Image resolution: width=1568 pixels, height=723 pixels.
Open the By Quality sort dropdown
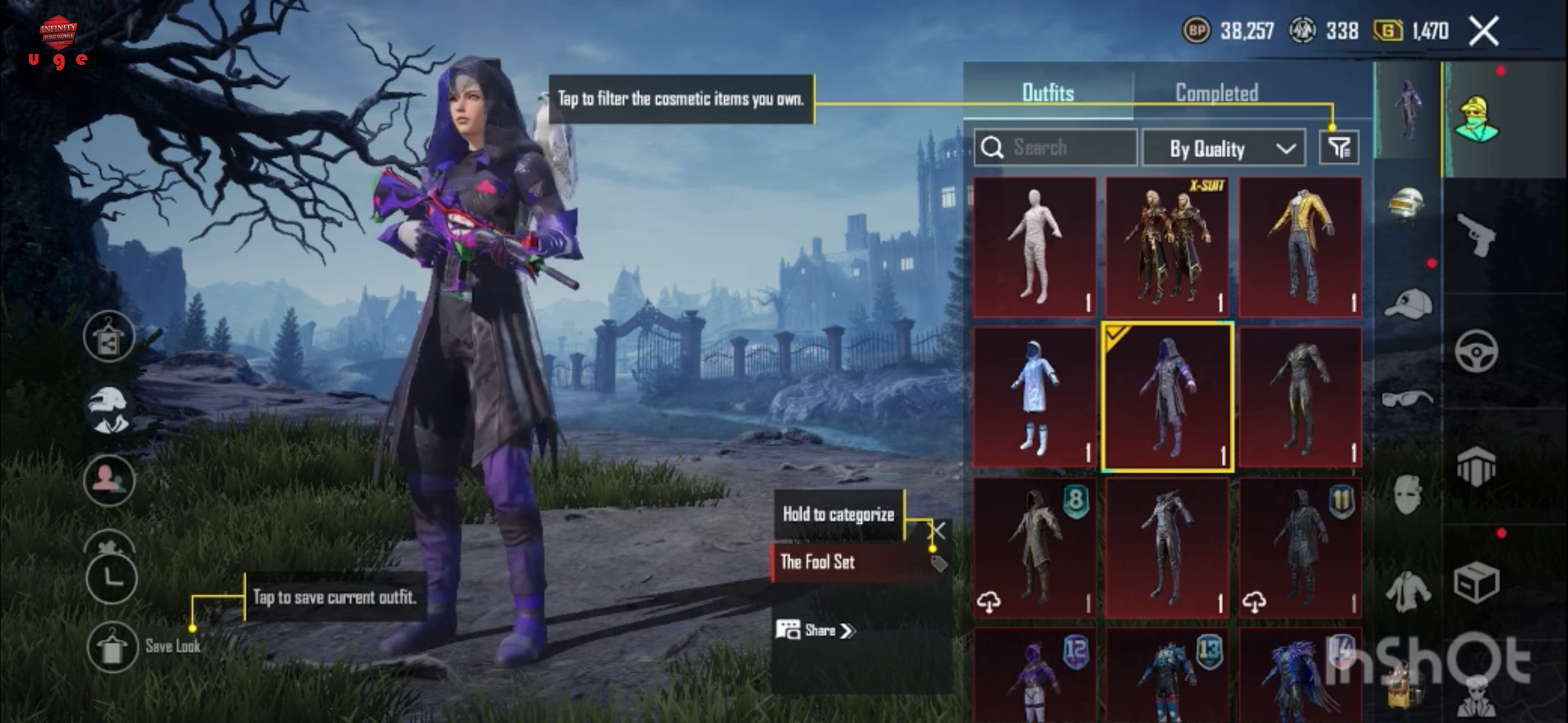pyautogui.click(x=1223, y=148)
